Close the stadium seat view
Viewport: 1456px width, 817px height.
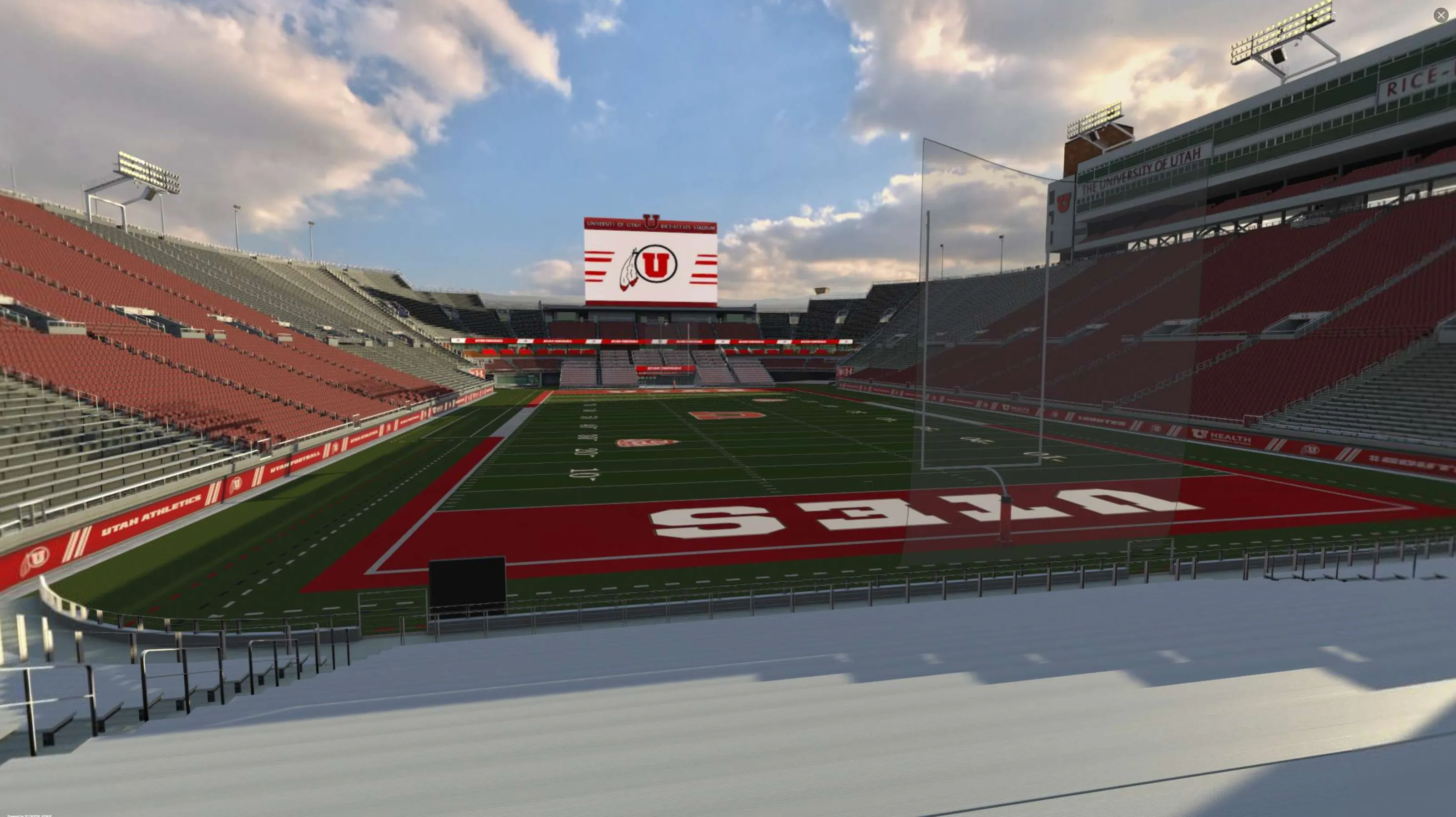coord(1441,15)
